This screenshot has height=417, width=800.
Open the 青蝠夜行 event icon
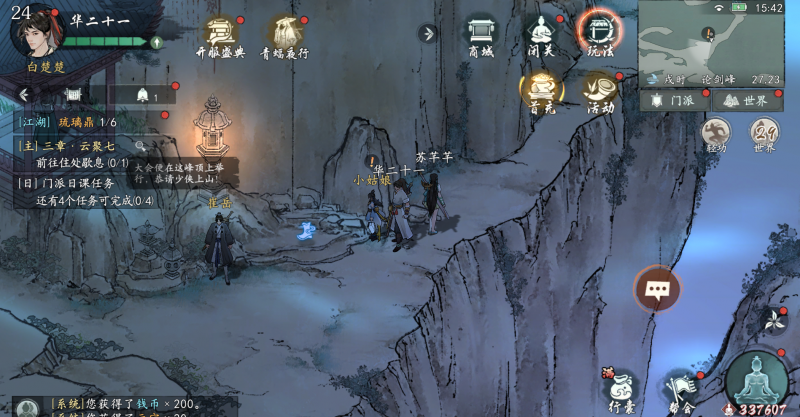pyautogui.click(x=285, y=35)
